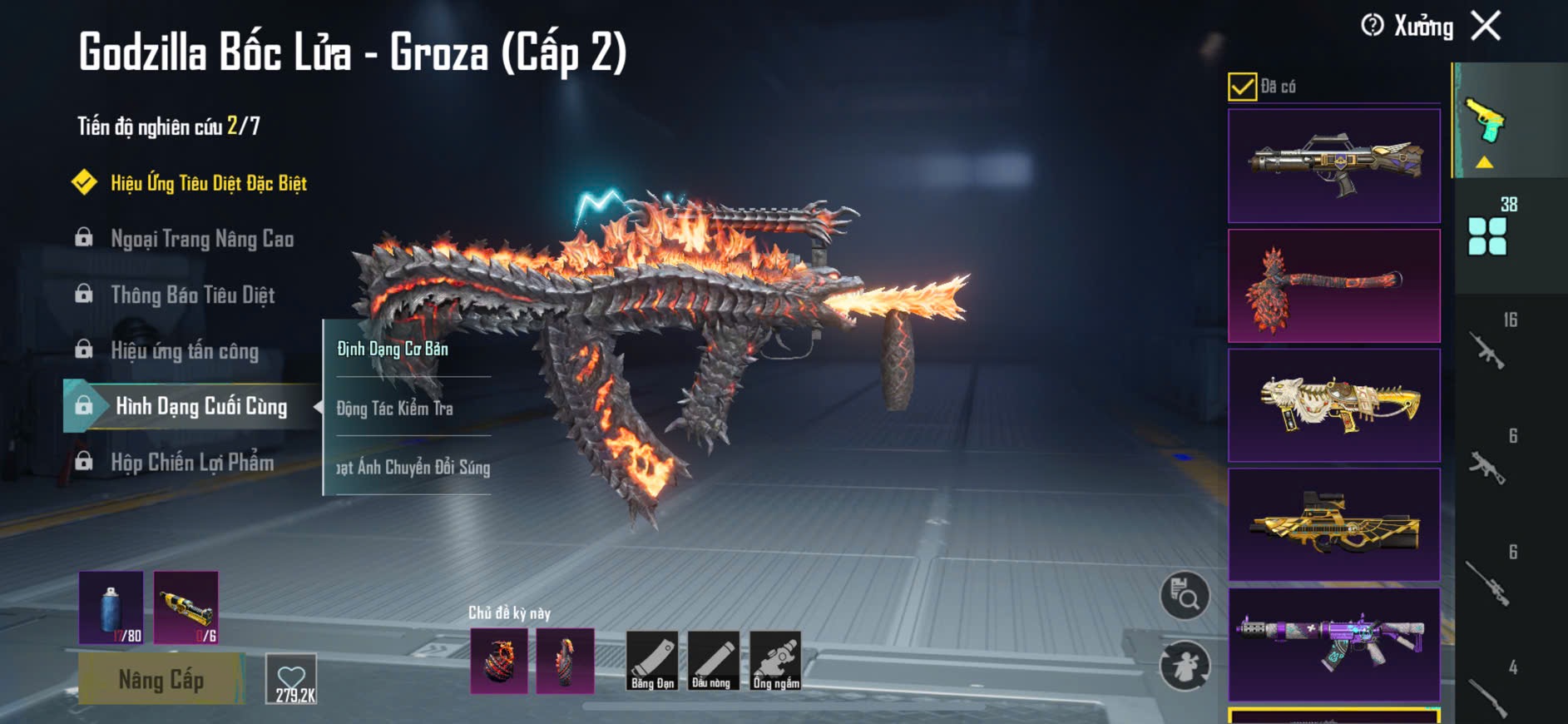Select the purple M416 skin thumbnail

[x=1333, y=644]
